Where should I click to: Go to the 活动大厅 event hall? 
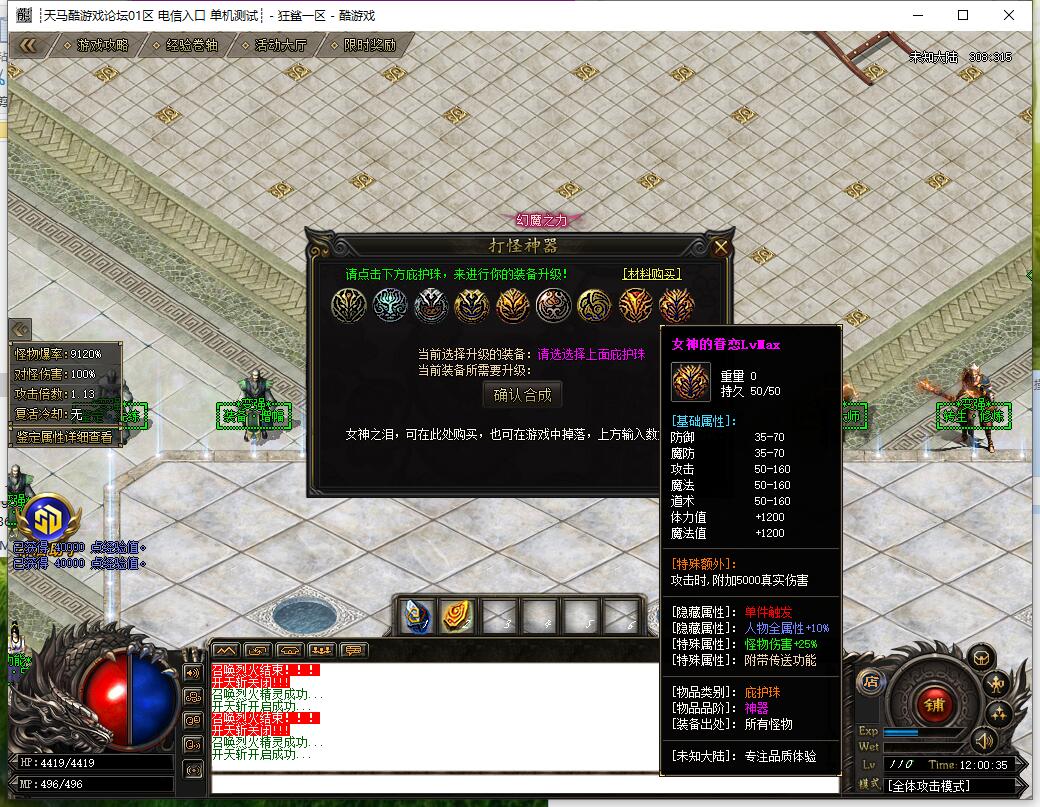coord(280,45)
